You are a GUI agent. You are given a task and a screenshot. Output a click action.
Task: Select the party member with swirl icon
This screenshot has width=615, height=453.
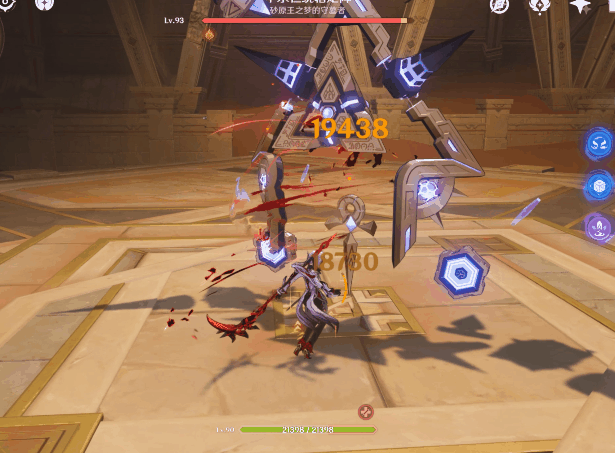pyautogui.click(x=599, y=143)
